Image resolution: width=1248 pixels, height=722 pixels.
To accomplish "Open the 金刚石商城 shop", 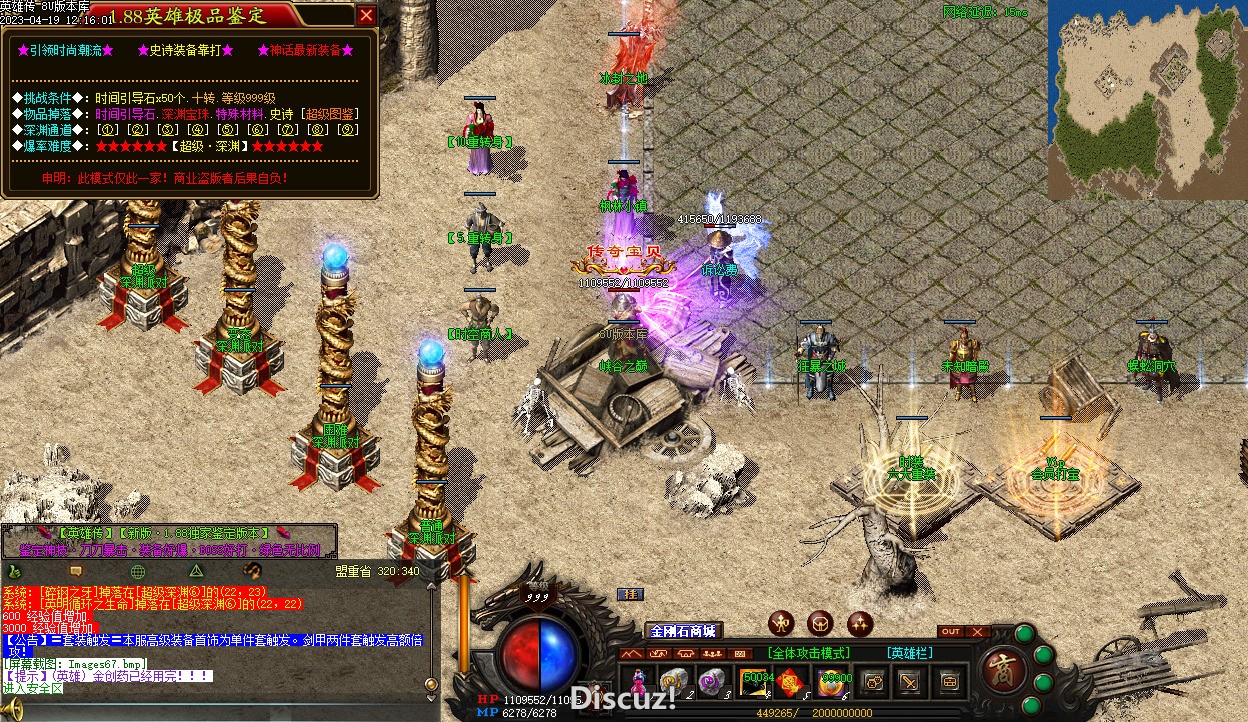I will point(683,631).
